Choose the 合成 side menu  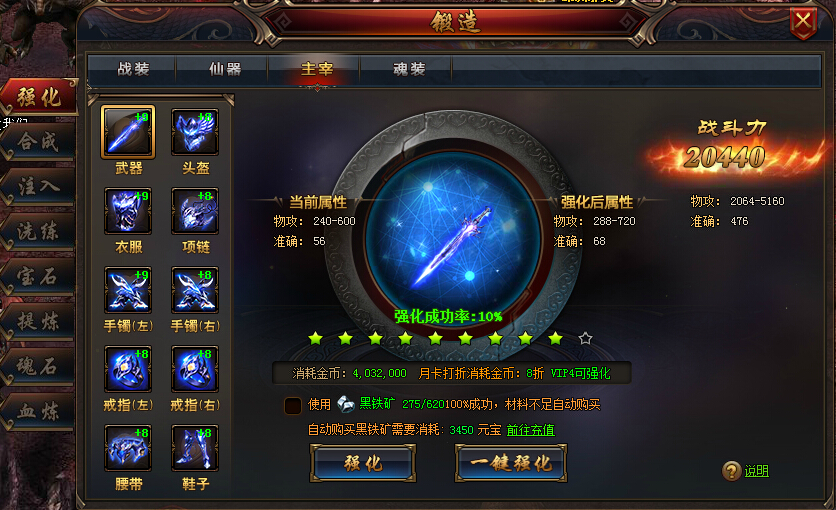coord(38,141)
